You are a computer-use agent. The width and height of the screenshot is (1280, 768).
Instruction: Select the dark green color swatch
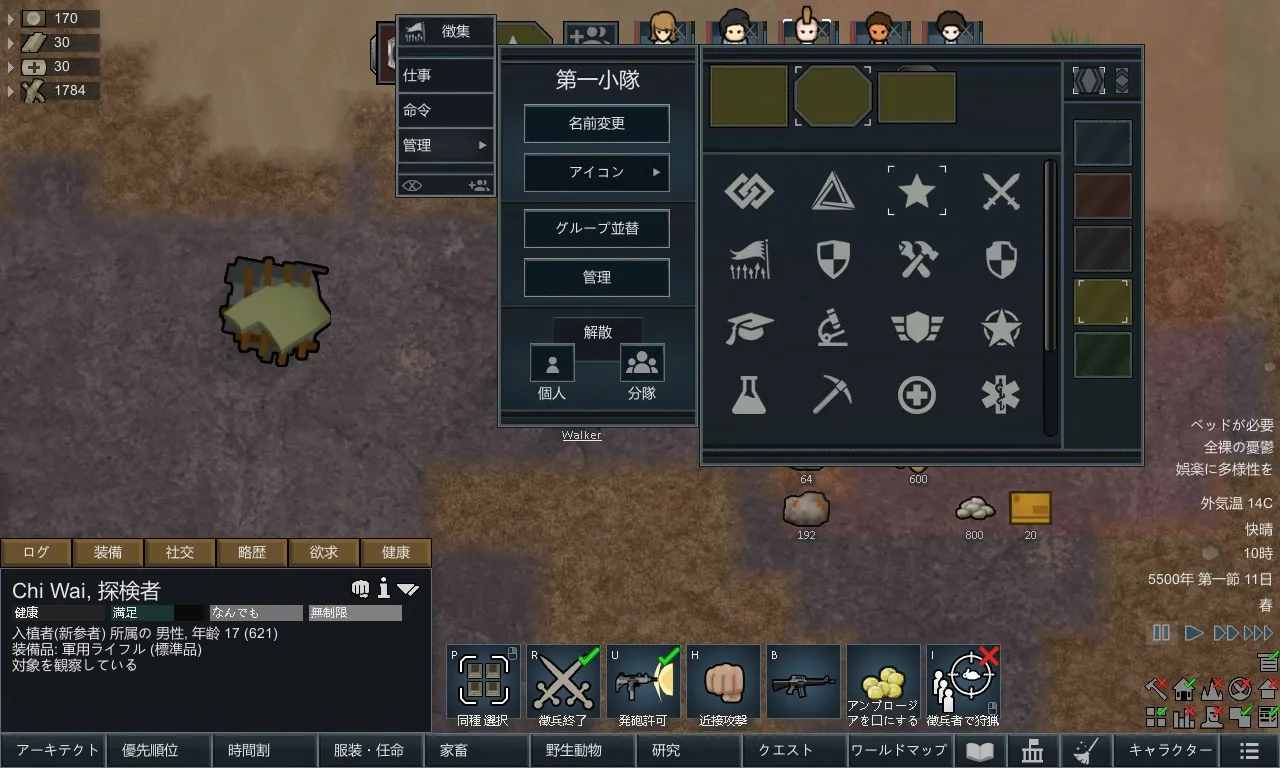click(x=1103, y=355)
